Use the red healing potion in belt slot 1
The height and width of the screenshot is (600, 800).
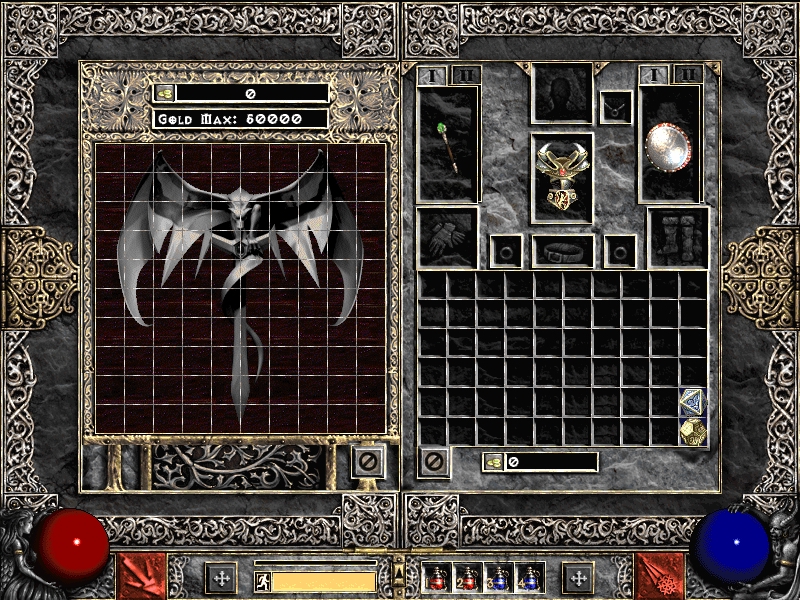click(436, 578)
